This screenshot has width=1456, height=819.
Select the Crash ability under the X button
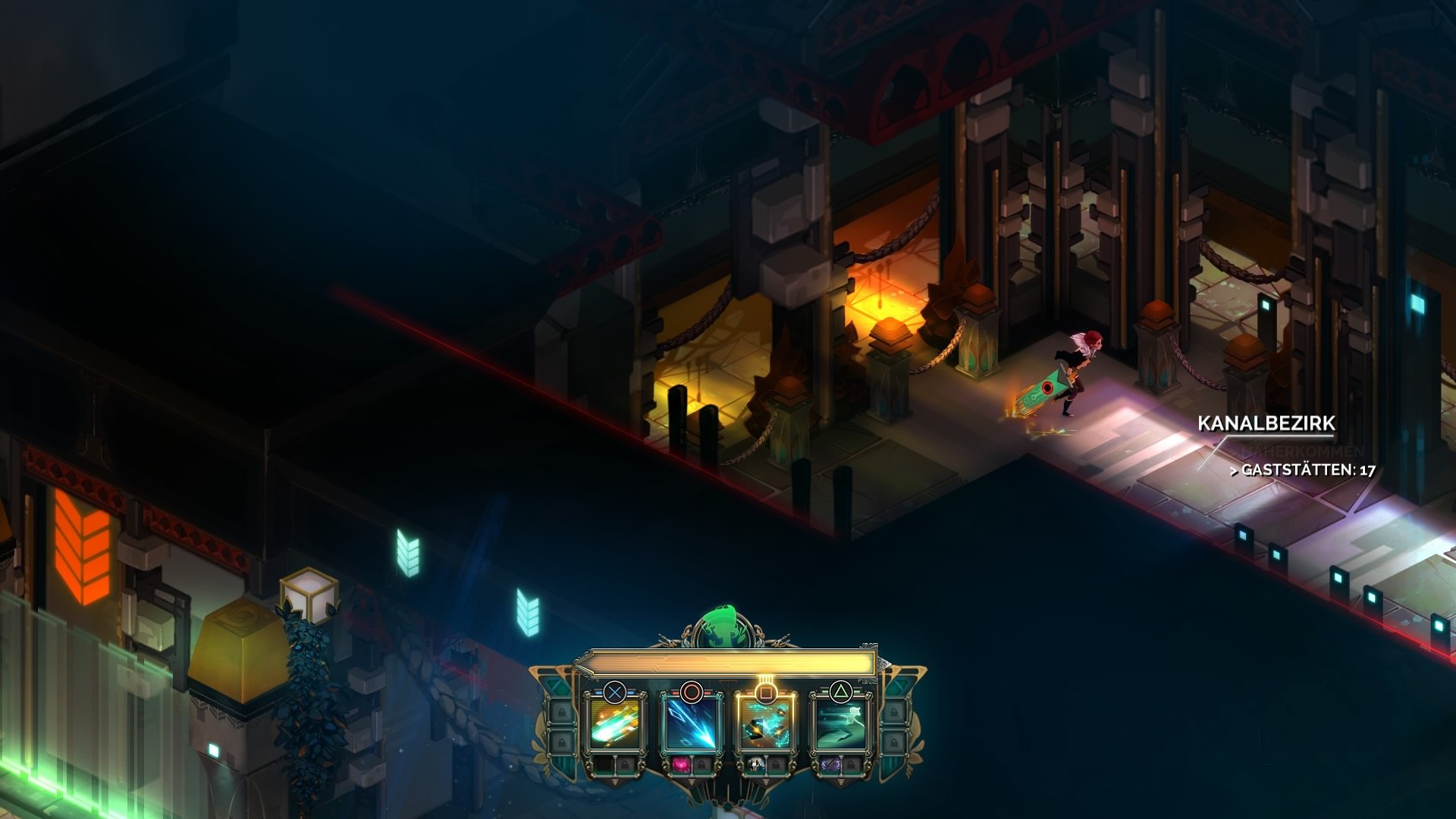pos(613,726)
